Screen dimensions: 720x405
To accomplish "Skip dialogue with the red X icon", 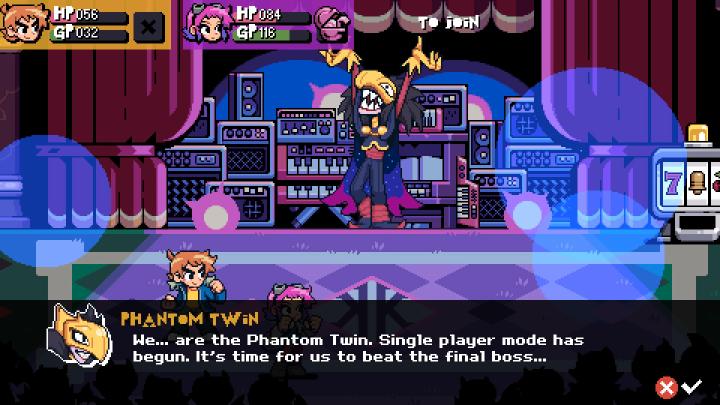I will click(666, 387).
